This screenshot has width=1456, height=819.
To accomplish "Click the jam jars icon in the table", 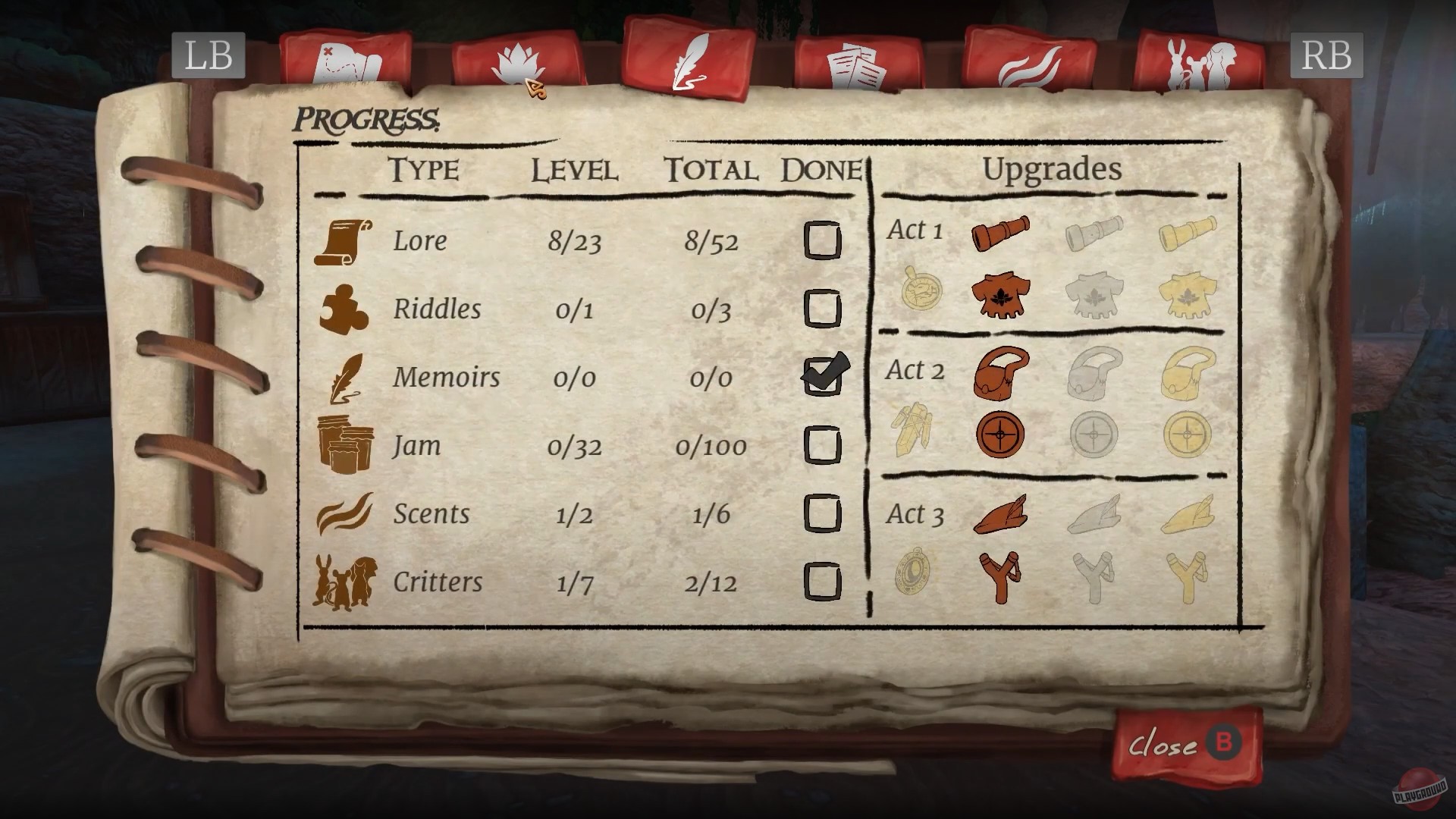I will (x=345, y=442).
